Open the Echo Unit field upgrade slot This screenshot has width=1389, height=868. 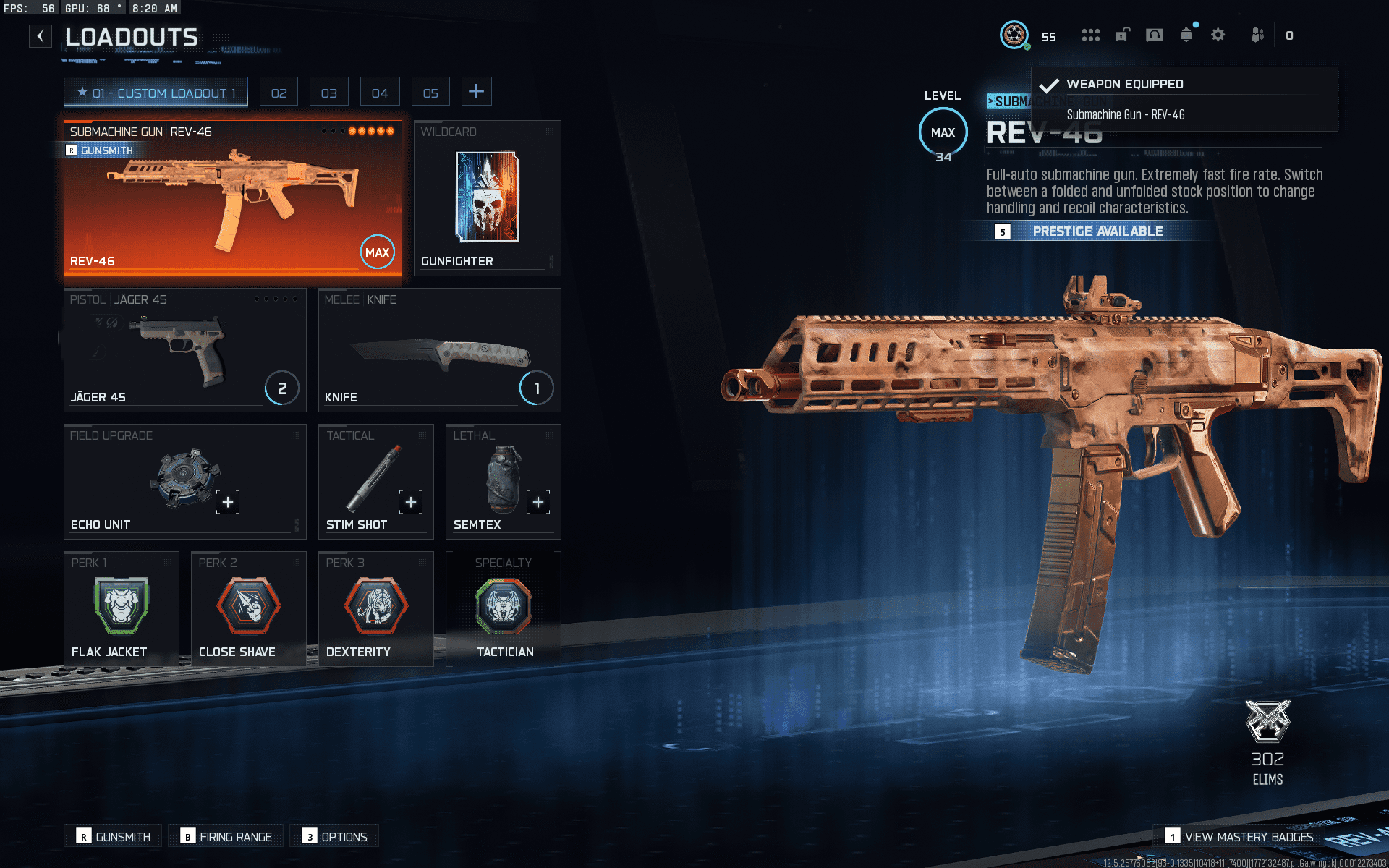point(184,482)
